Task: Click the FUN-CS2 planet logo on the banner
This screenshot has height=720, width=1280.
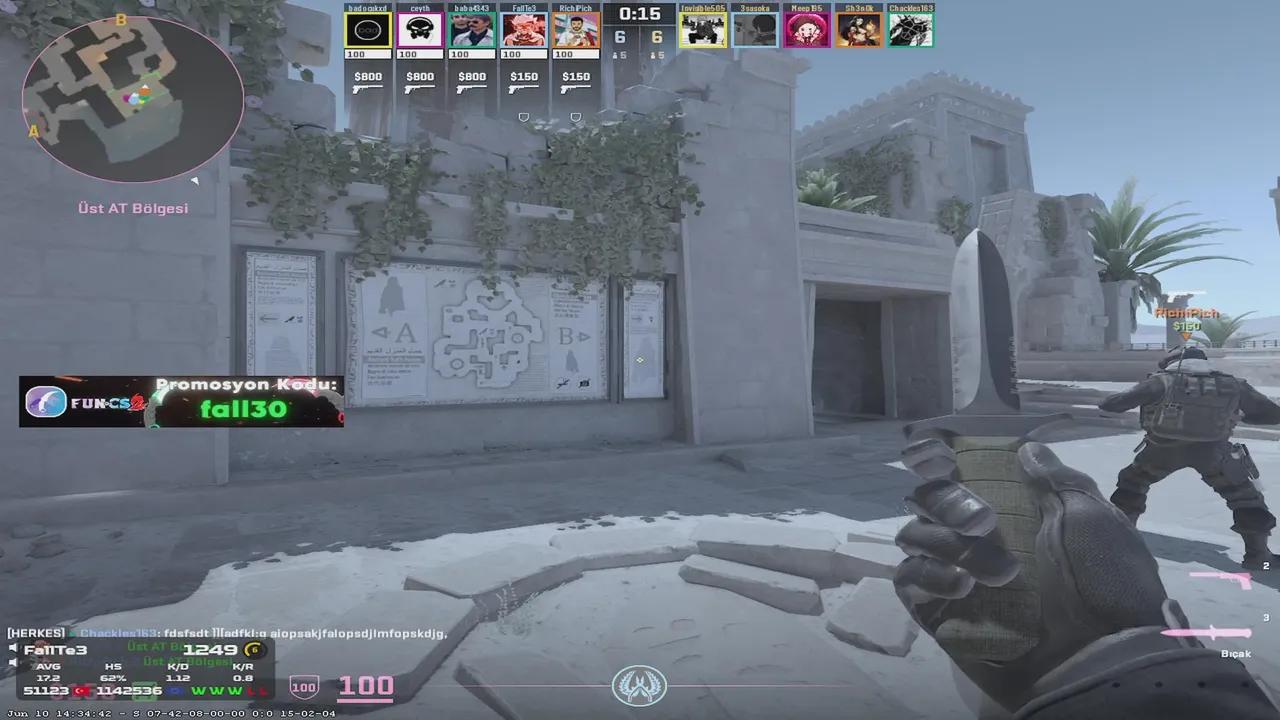Action: tap(44, 401)
